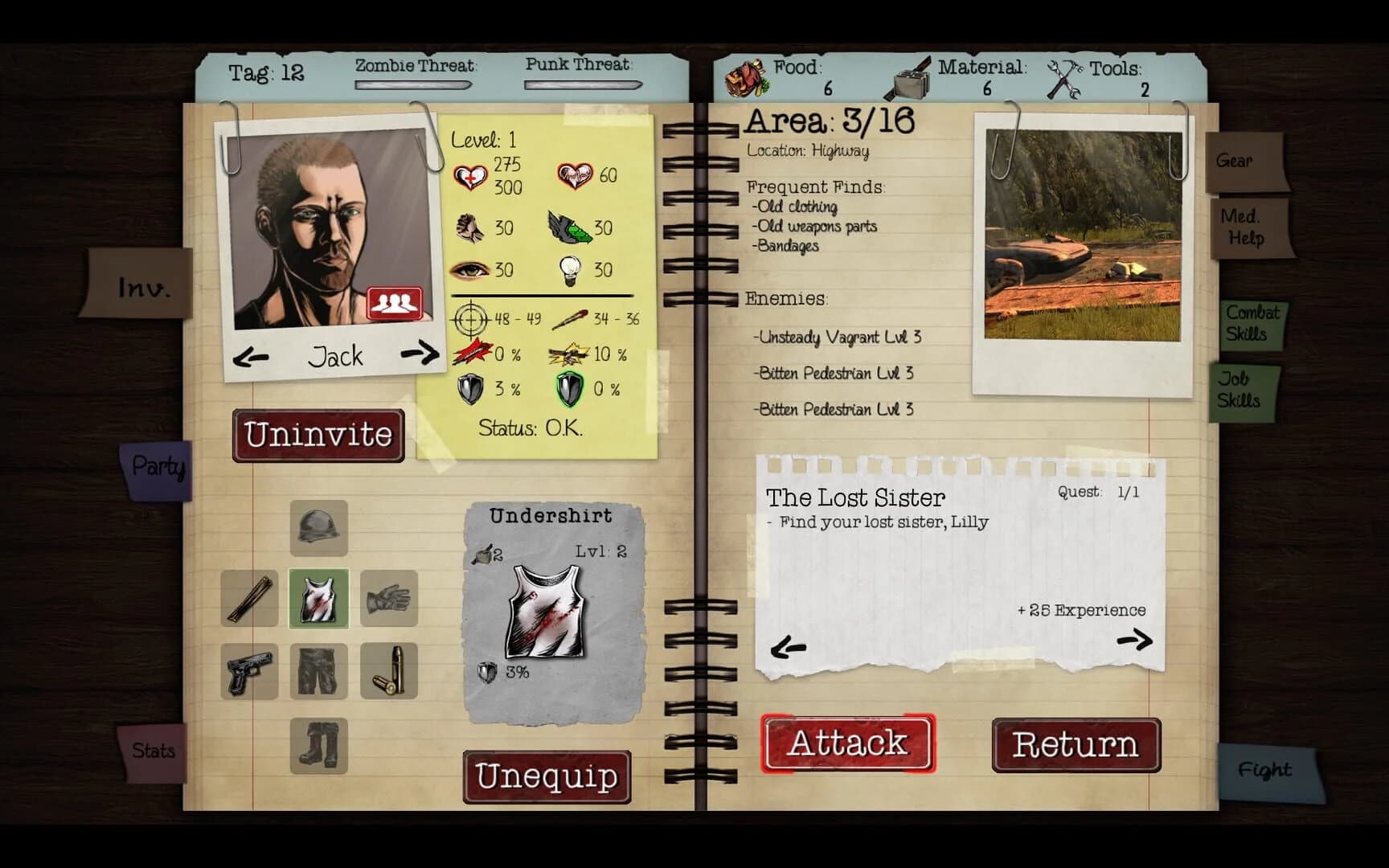The image size is (1389, 868).
Task: Select the pistol in the inventory grid
Action: point(250,670)
